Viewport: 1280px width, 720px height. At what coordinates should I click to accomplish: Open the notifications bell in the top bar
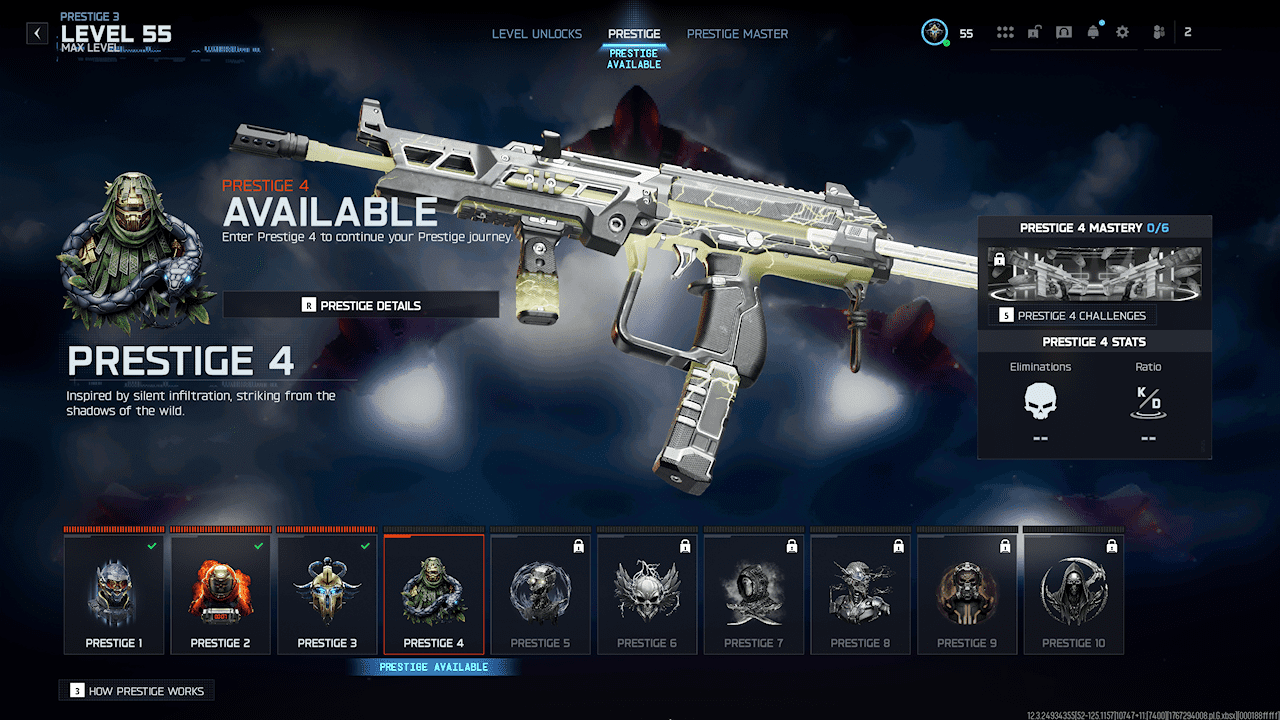pos(1093,31)
